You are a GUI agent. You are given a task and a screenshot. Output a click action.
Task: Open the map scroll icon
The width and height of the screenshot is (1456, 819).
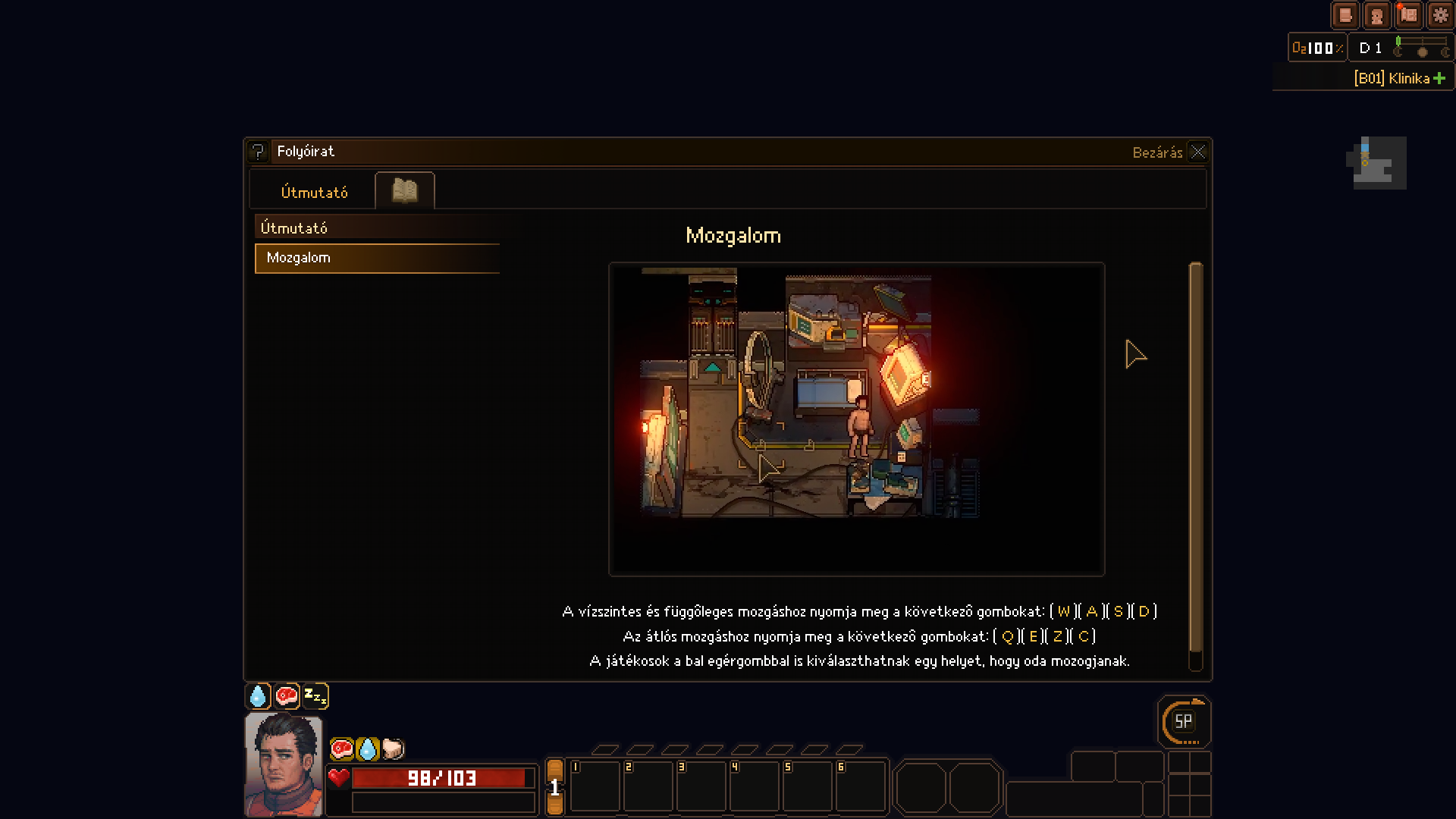tap(1408, 15)
